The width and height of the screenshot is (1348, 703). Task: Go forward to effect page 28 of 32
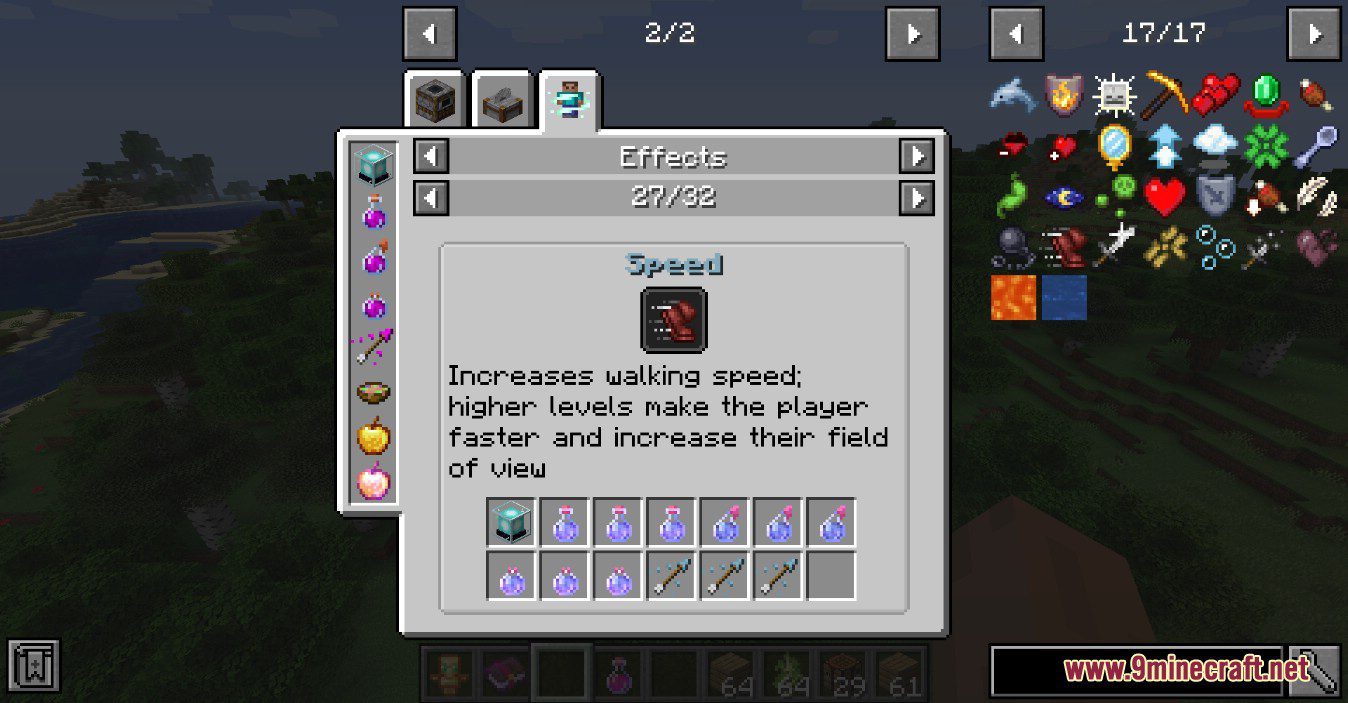[x=916, y=197]
